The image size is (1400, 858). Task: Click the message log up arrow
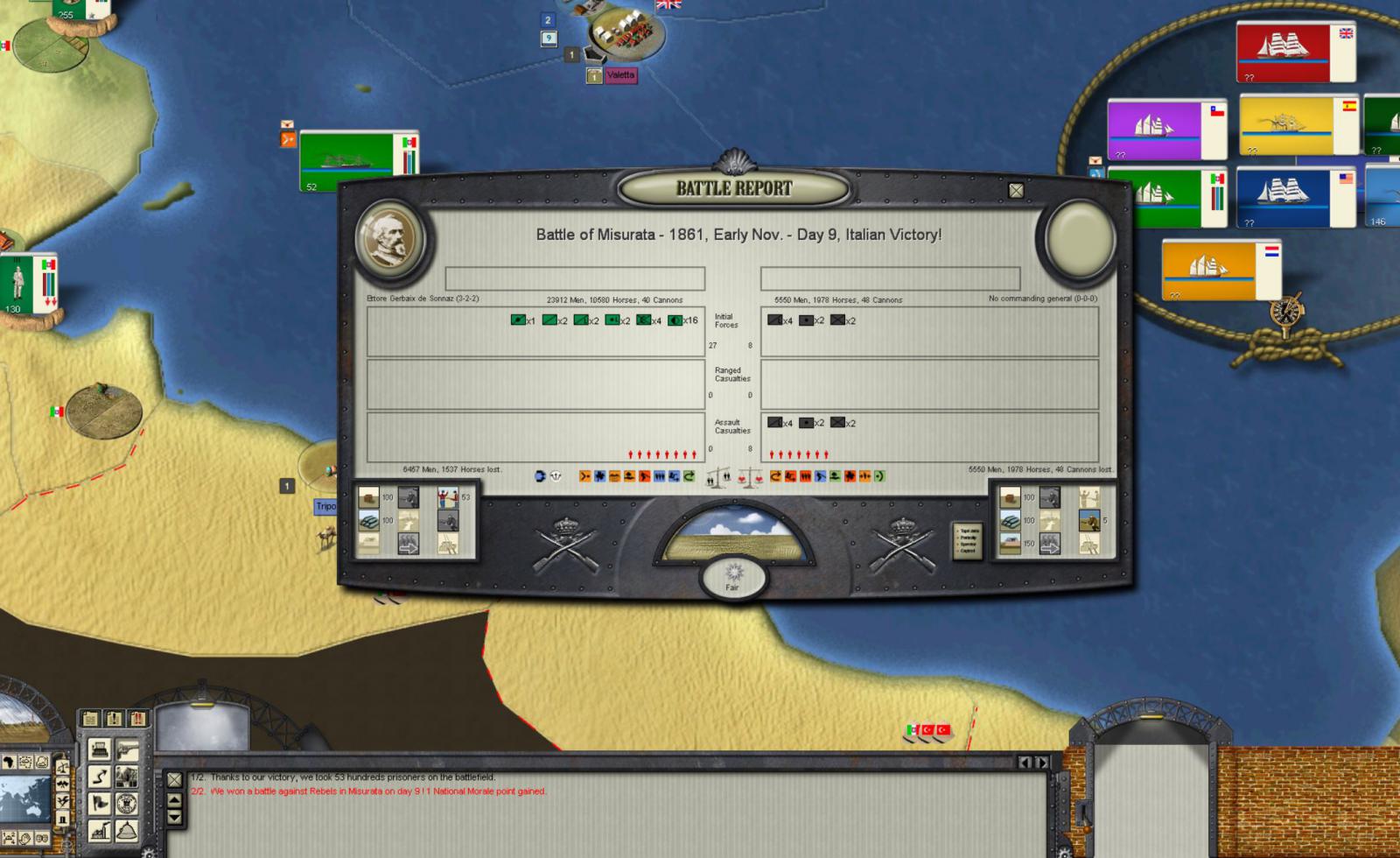click(x=174, y=800)
